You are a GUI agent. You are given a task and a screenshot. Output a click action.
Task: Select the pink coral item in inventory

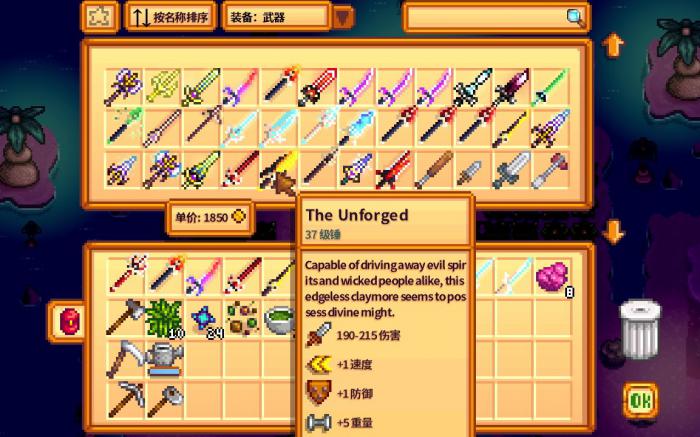552,276
